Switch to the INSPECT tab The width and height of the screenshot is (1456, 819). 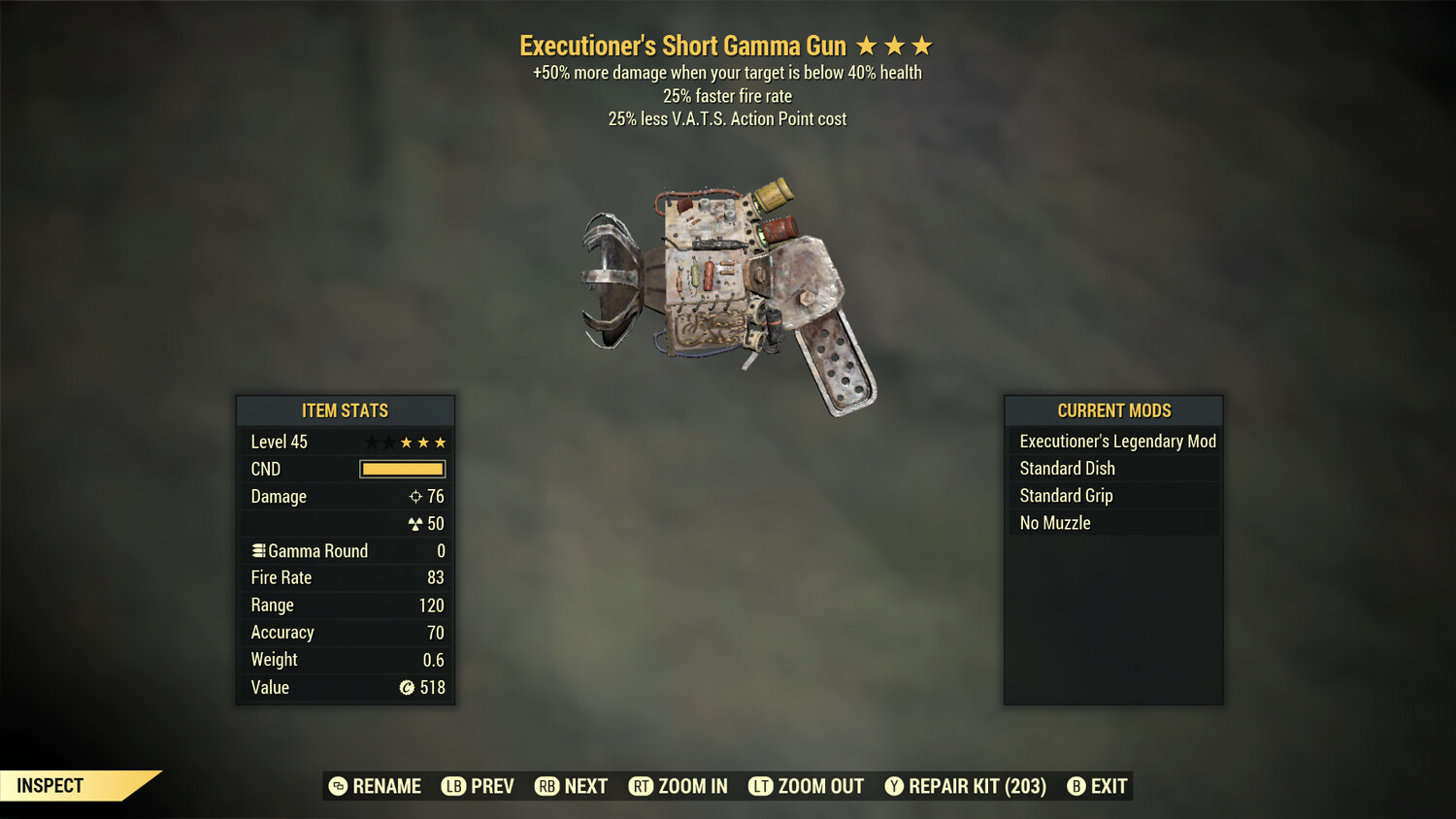point(49,785)
